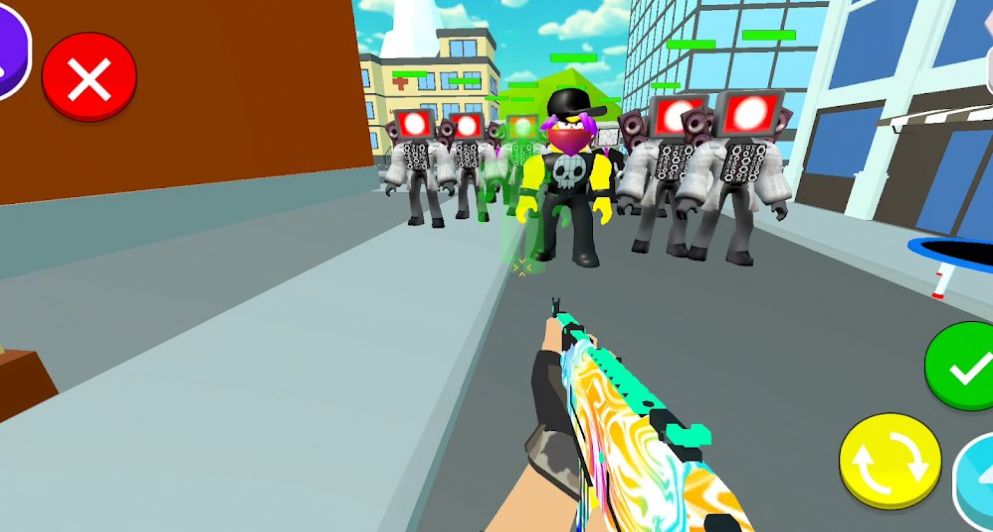Tap the yellow swap arrows button
993x532 pixels.
click(x=889, y=461)
